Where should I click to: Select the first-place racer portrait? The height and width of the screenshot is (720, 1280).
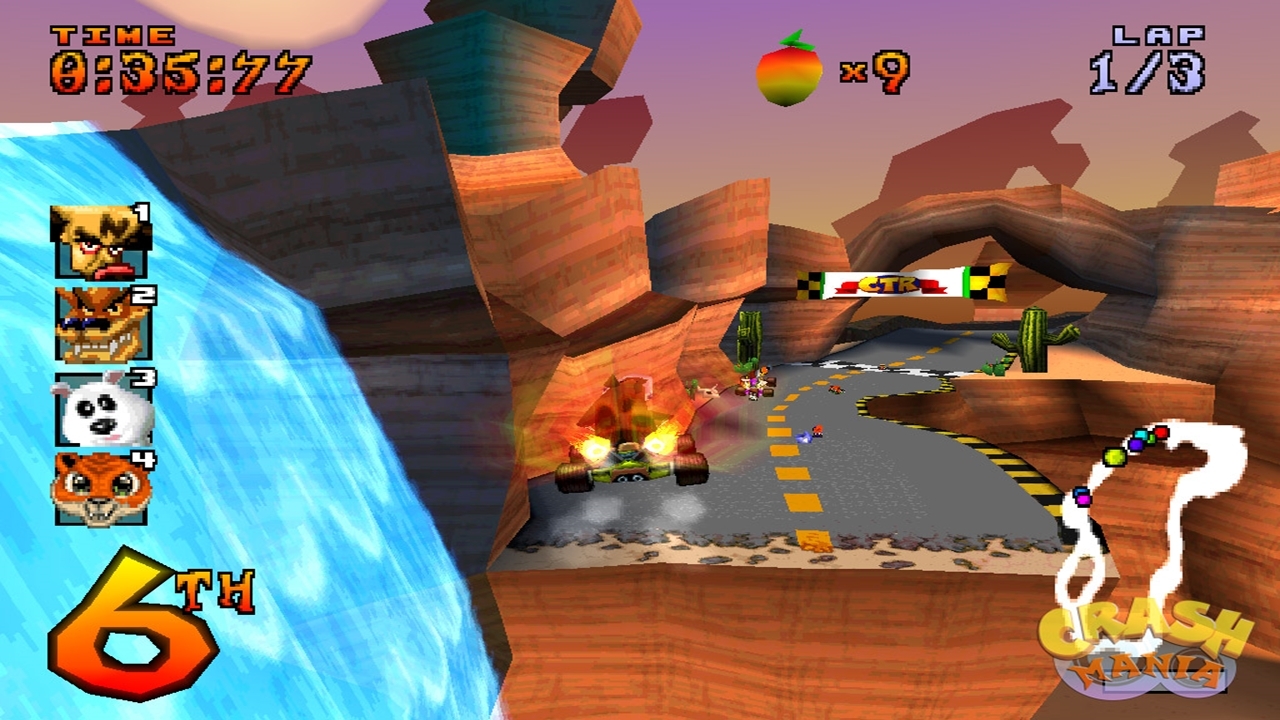pyautogui.click(x=100, y=241)
